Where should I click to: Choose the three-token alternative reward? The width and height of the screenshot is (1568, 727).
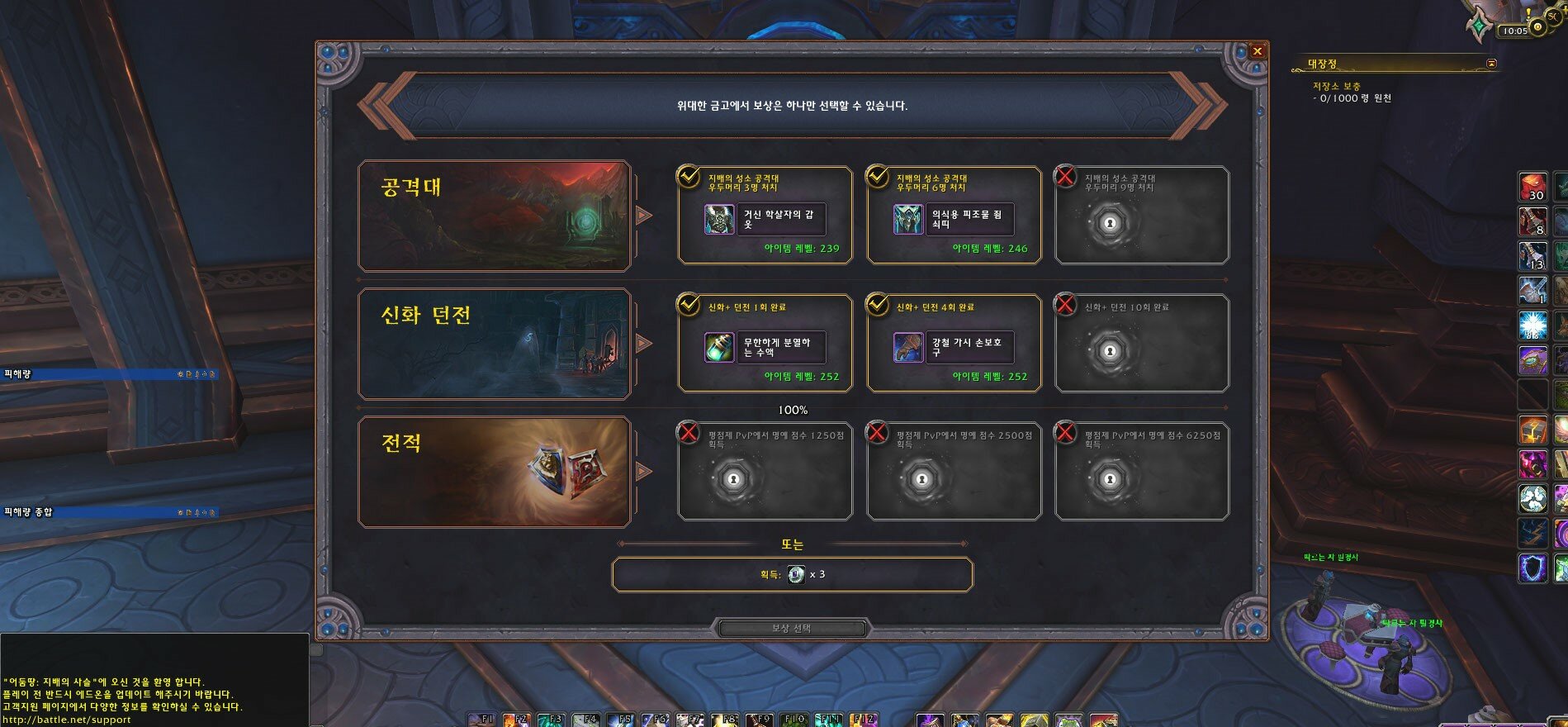tap(792, 574)
